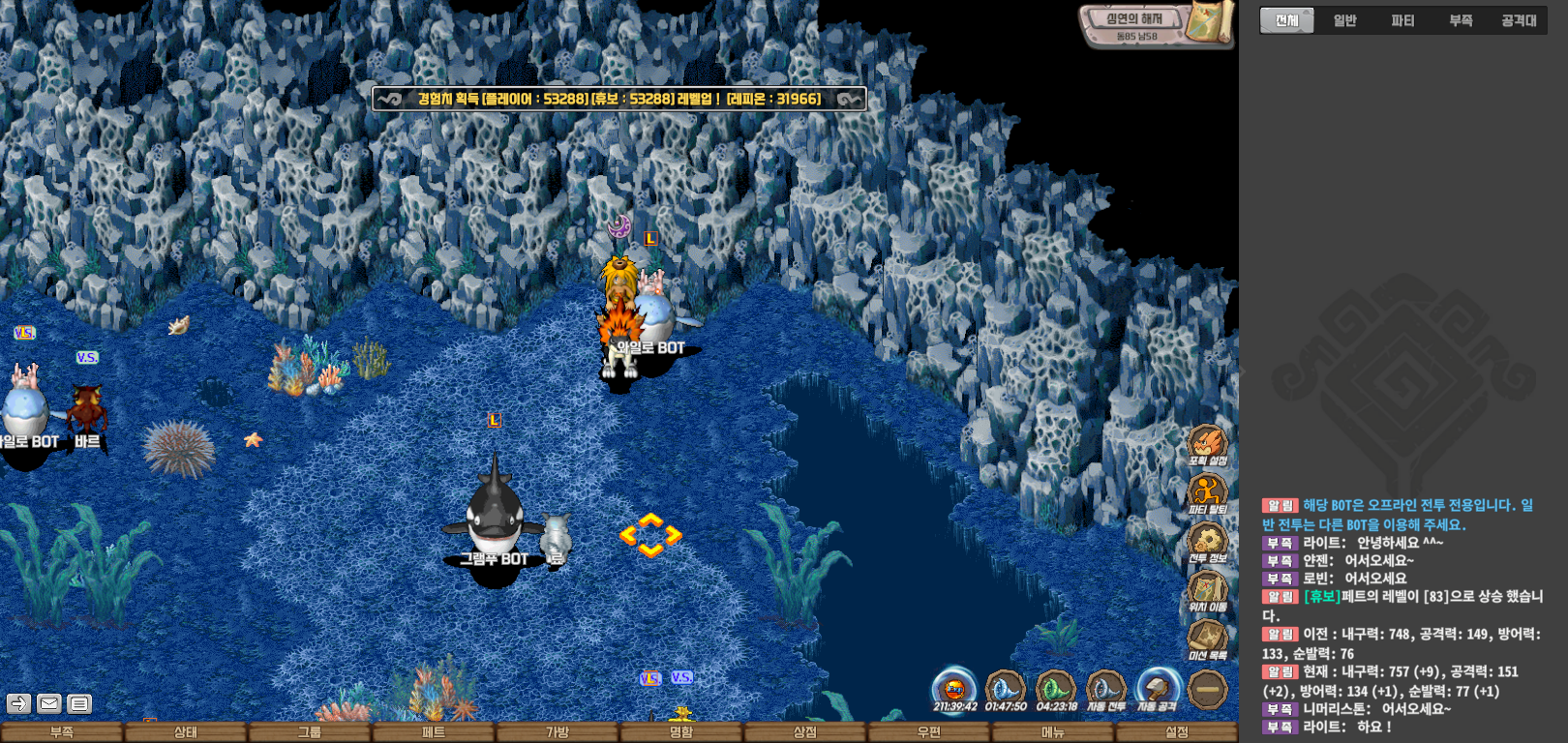
Task: Open 전투 정보 battle info gear icon
Action: pyautogui.click(x=1207, y=541)
